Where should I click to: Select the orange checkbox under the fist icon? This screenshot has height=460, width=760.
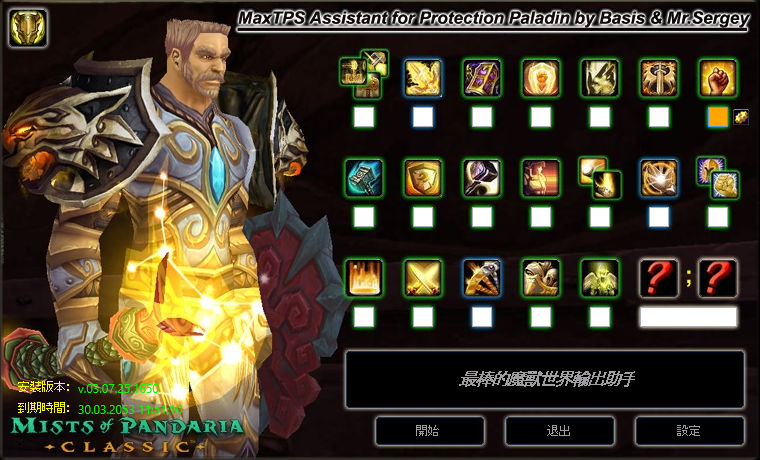[717, 117]
